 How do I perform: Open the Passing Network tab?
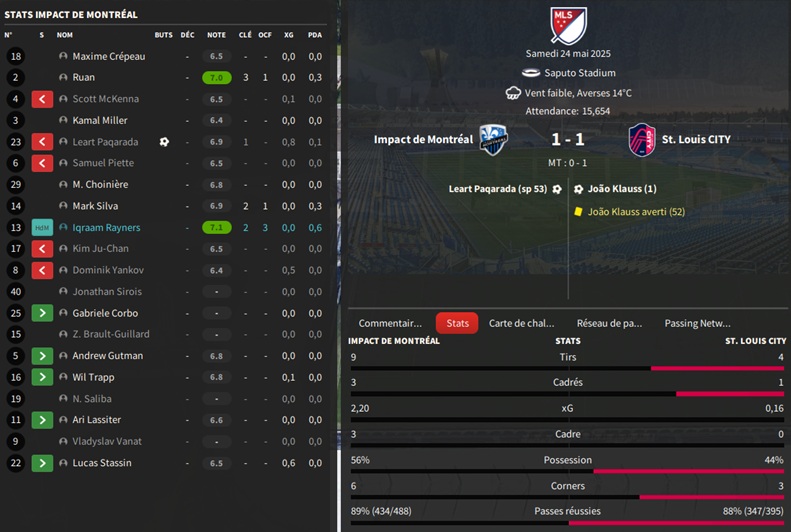click(x=697, y=323)
